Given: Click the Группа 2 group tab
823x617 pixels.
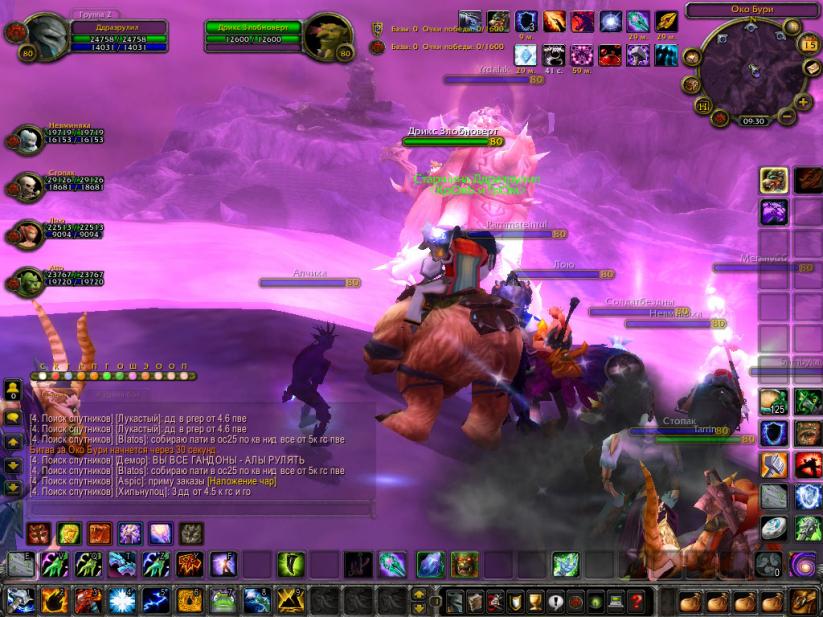Looking at the screenshot, I should 95,14.
